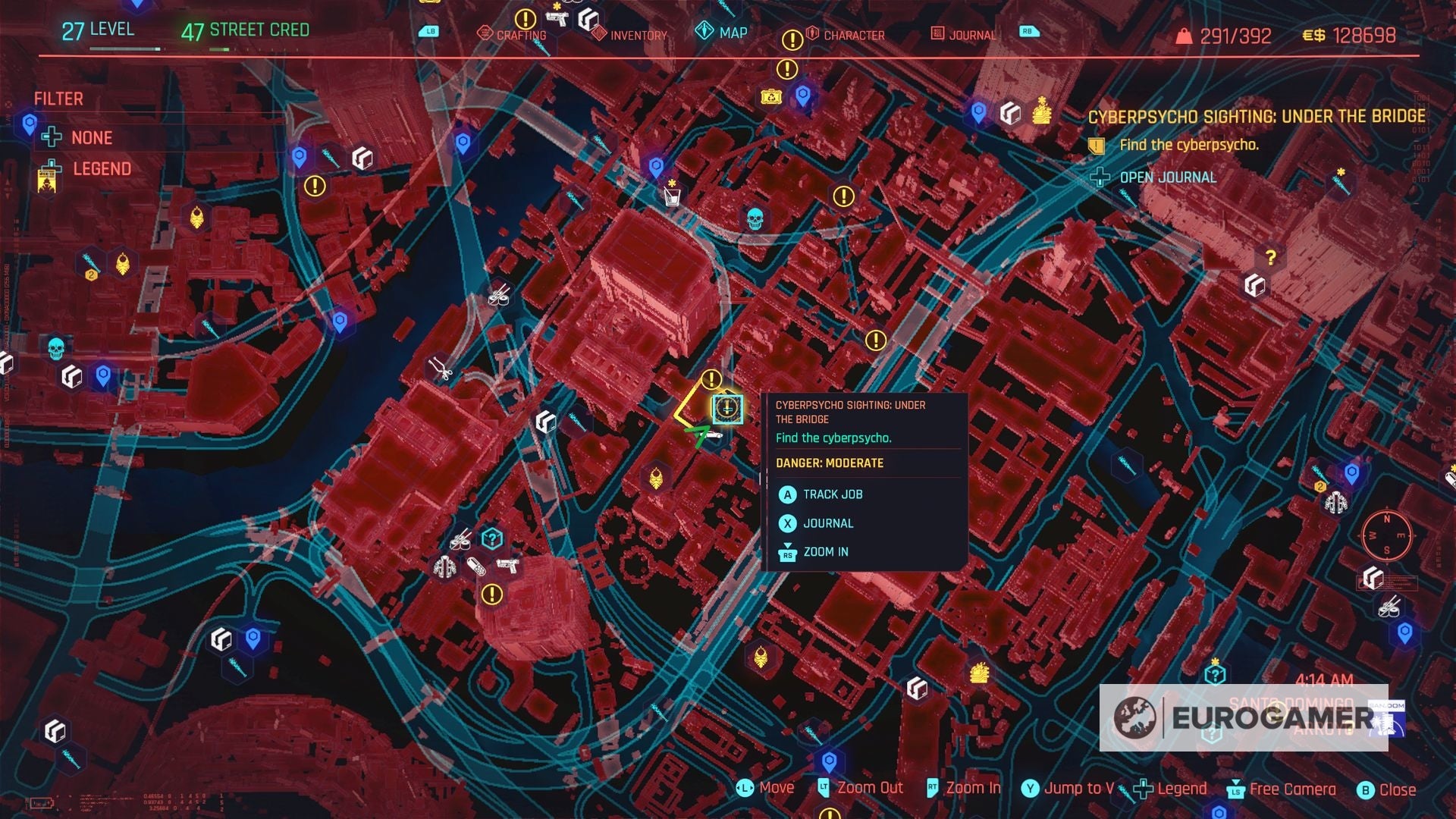This screenshot has height=819, width=1456.
Task: Click TRACK JOB in the quest tooltip
Action: pos(833,494)
